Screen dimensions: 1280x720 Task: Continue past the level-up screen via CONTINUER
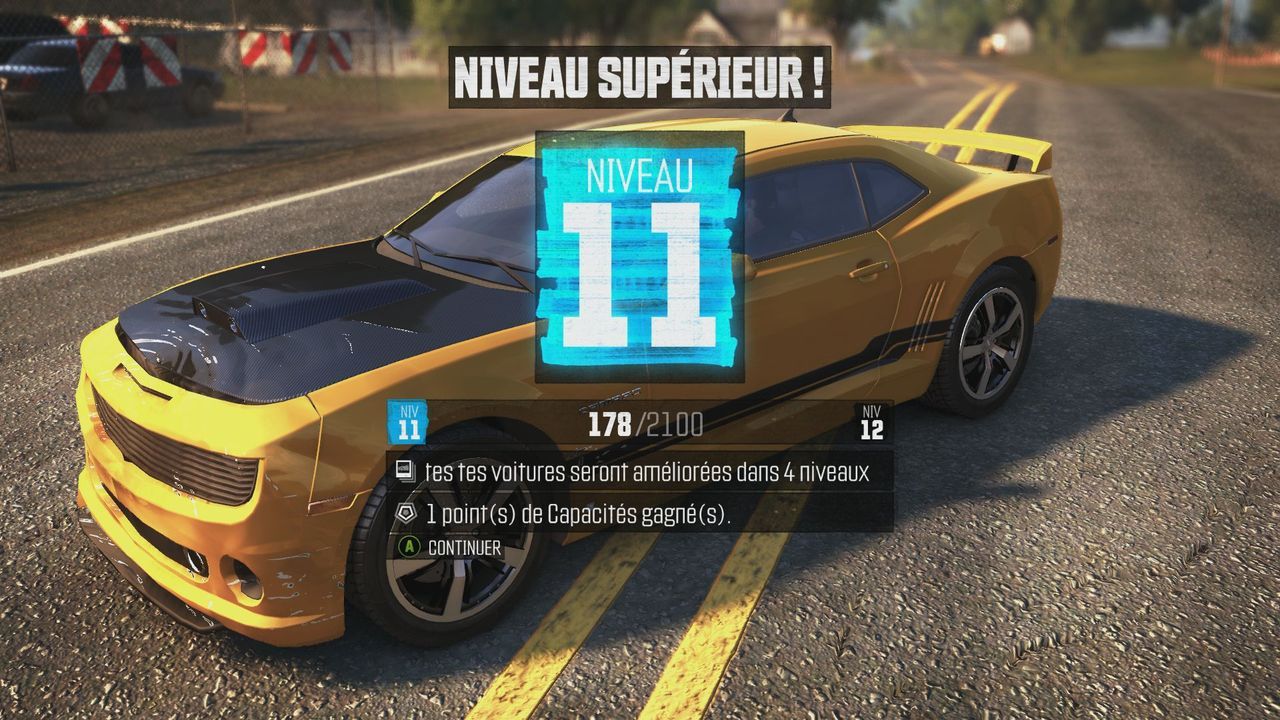pos(451,548)
